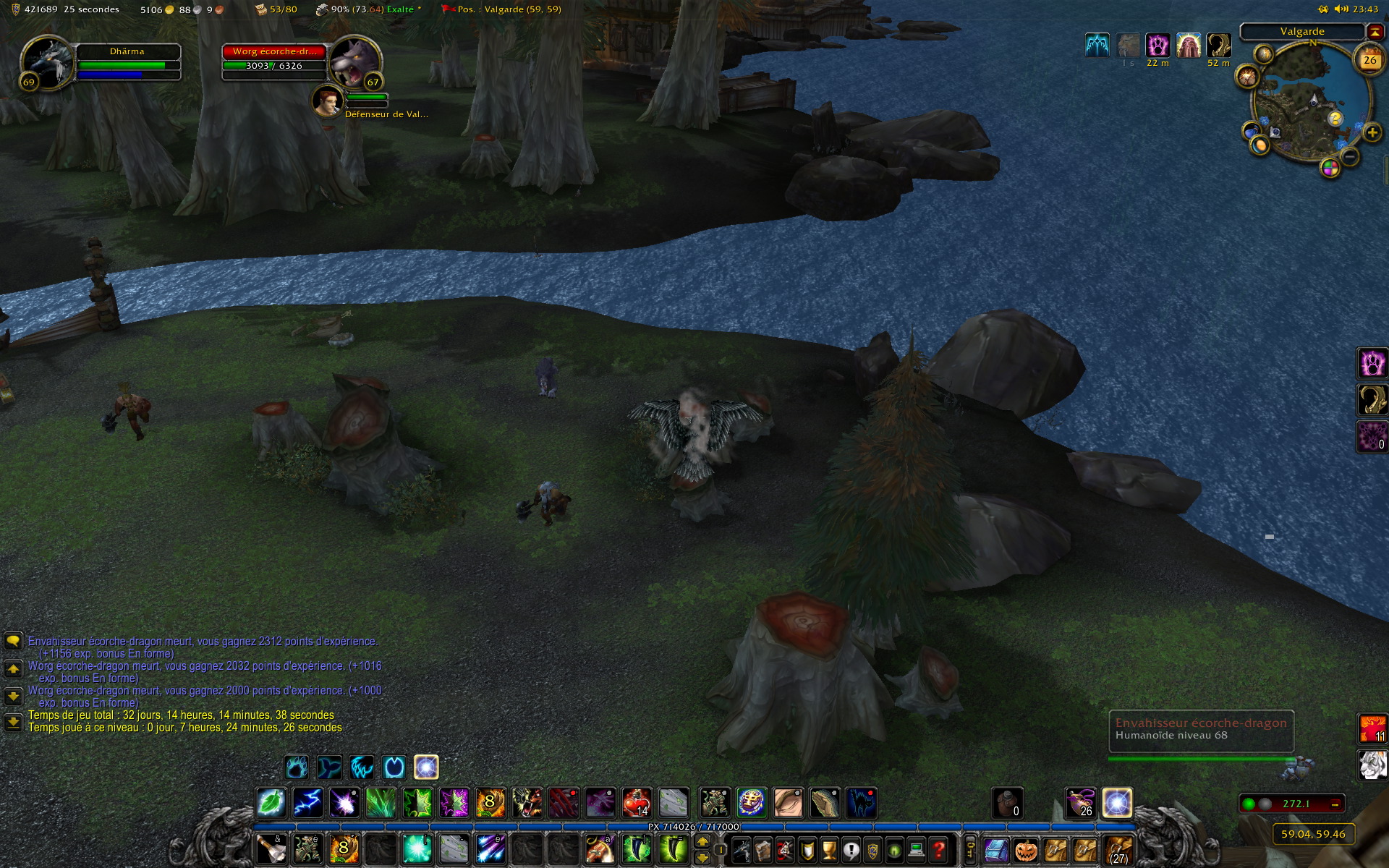This screenshot has height=868, width=1389.
Task: Zoom in the minimap with the plus button
Action: (1372, 133)
